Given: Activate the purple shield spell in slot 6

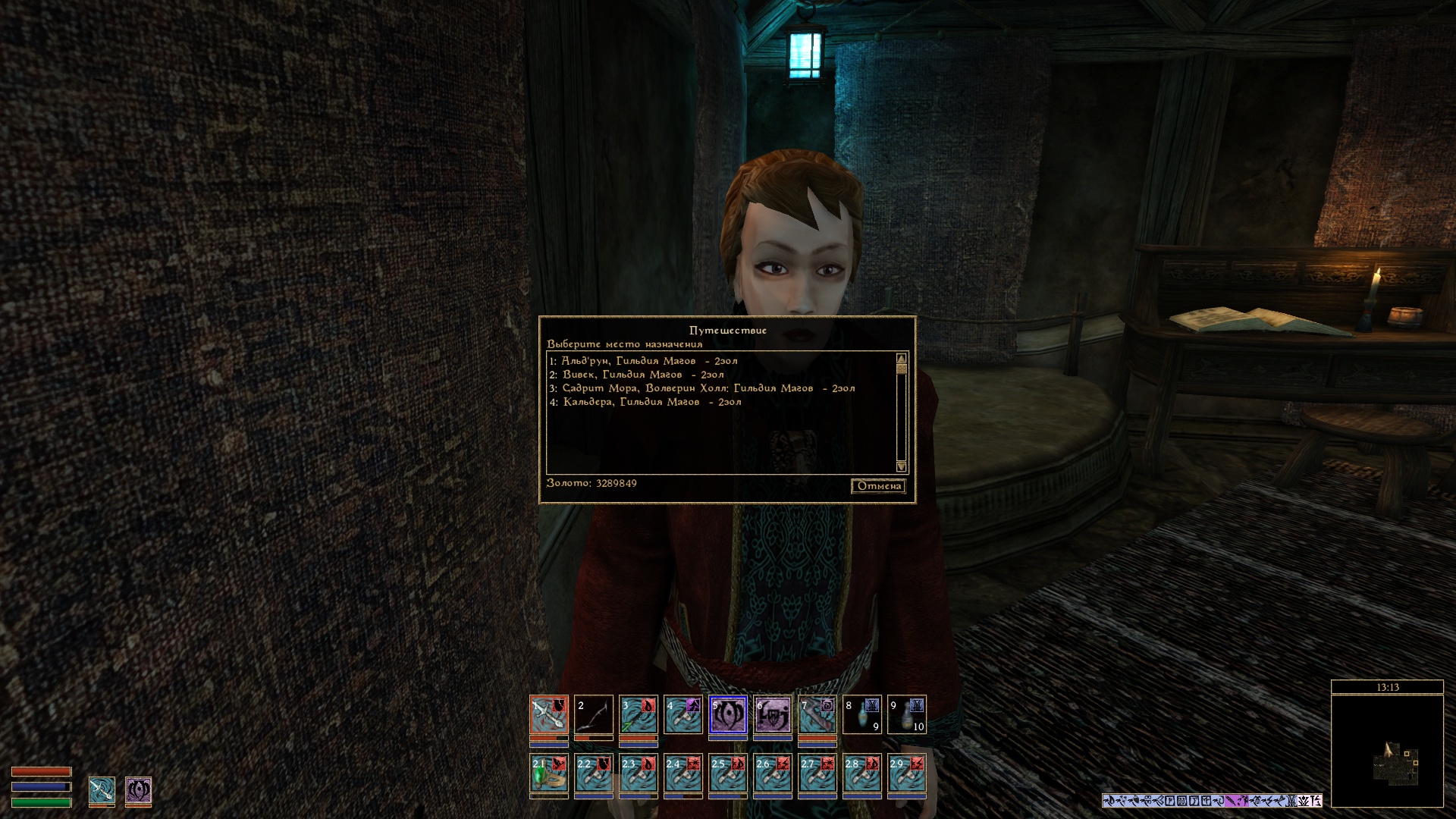Looking at the screenshot, I should tap(773, 714).
